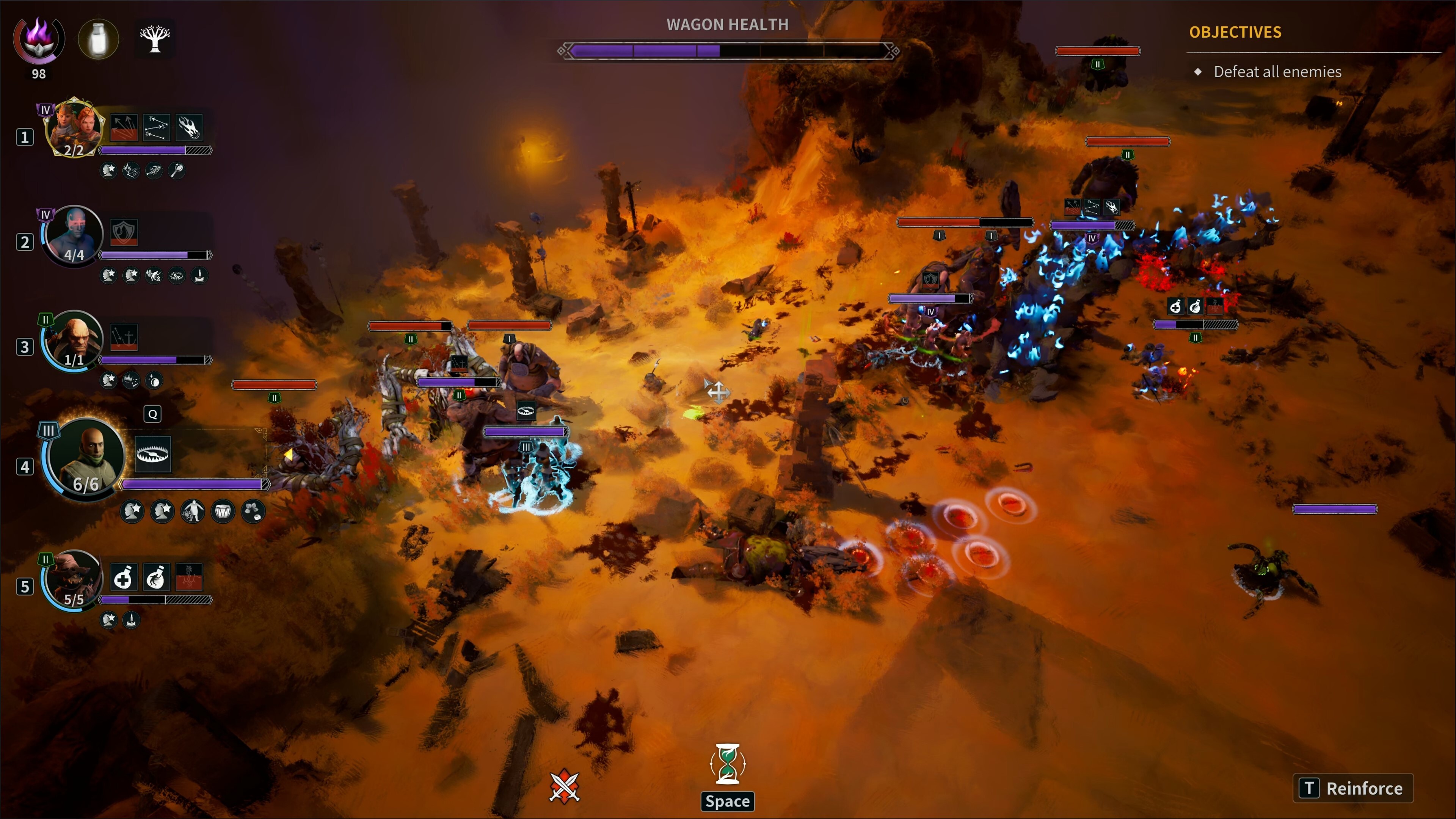Click the crossed swords combat icon

564,786
